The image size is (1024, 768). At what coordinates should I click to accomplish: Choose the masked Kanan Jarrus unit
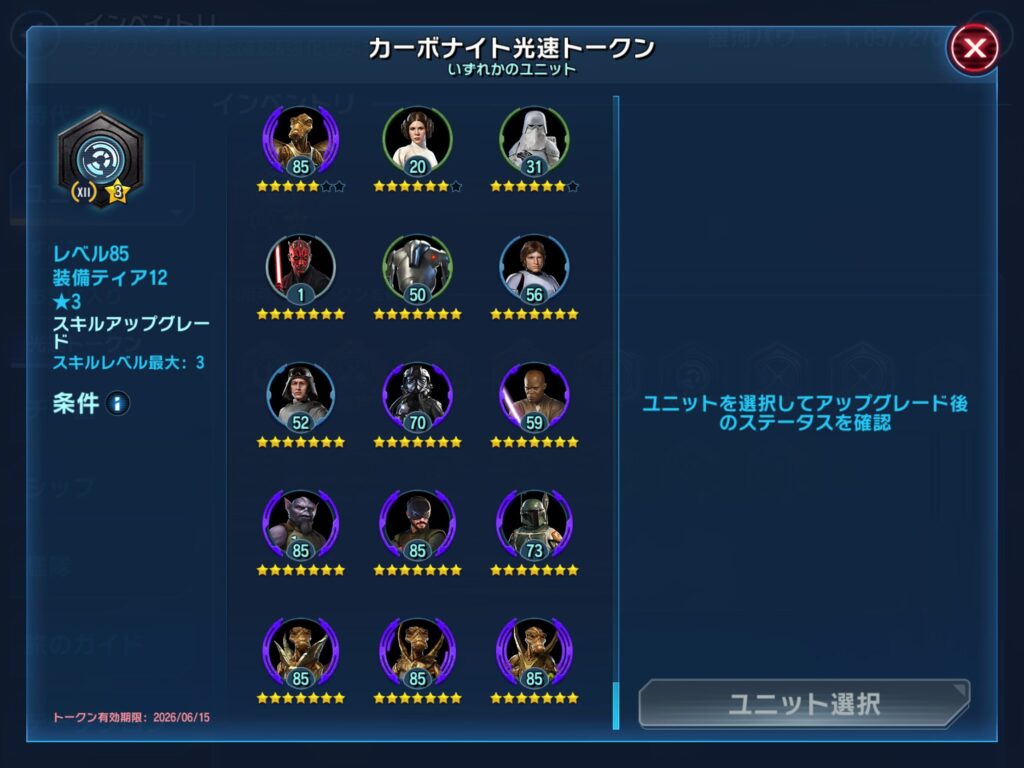click(417, 524)
